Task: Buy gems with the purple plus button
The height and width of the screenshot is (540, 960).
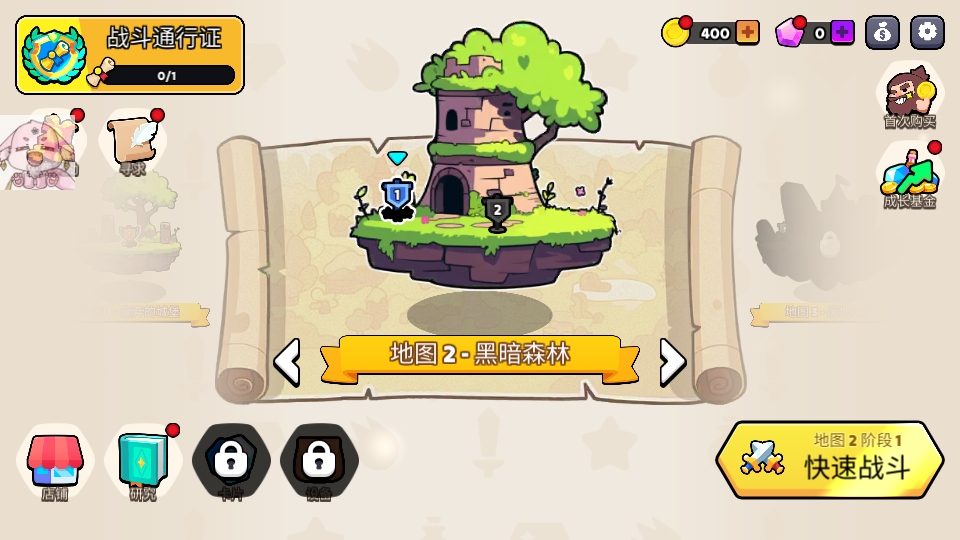Action: point(842,33)
